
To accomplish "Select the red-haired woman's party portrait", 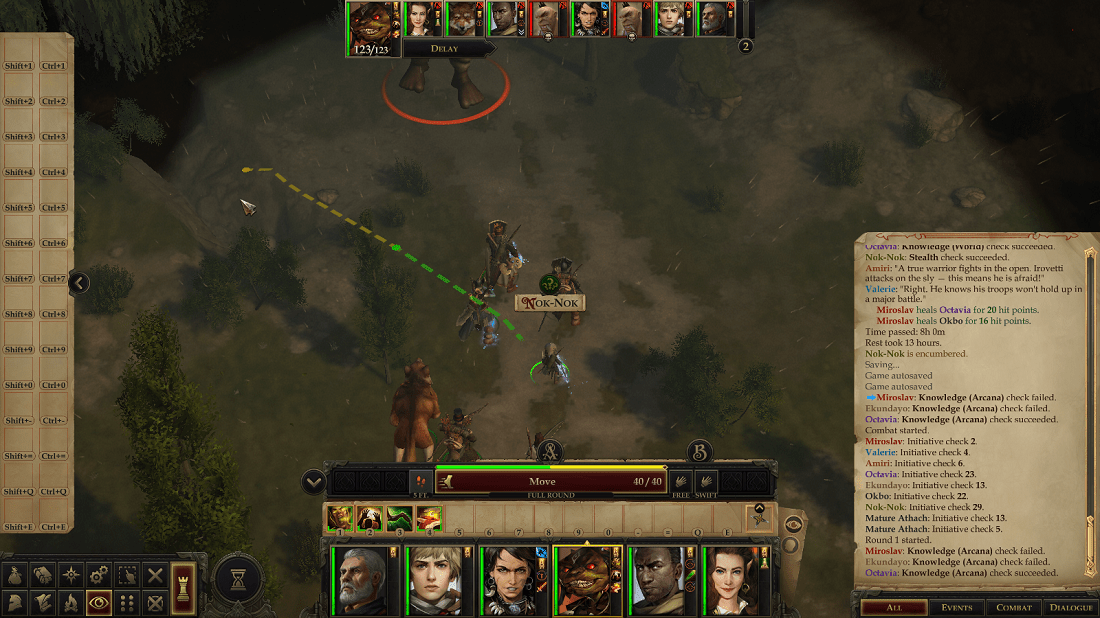I will pos(733,581).
